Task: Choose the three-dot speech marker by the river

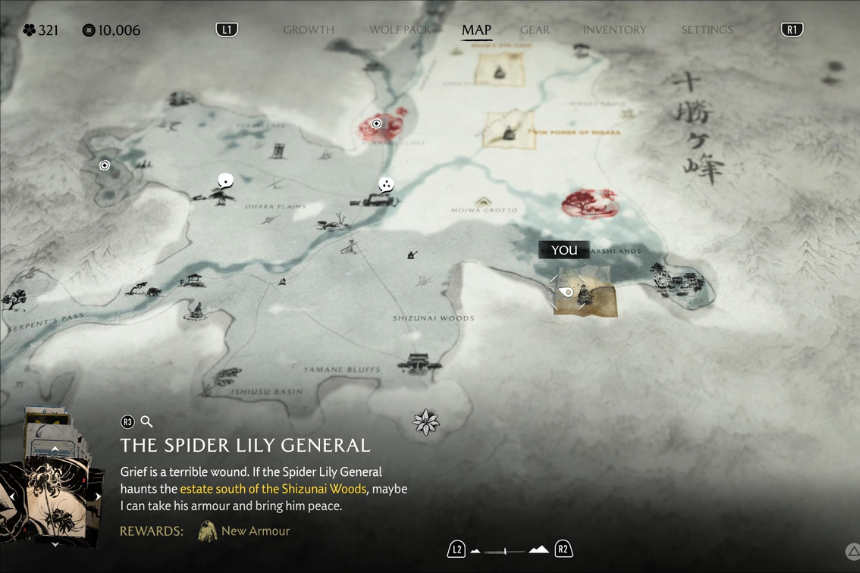Action: 386,184
